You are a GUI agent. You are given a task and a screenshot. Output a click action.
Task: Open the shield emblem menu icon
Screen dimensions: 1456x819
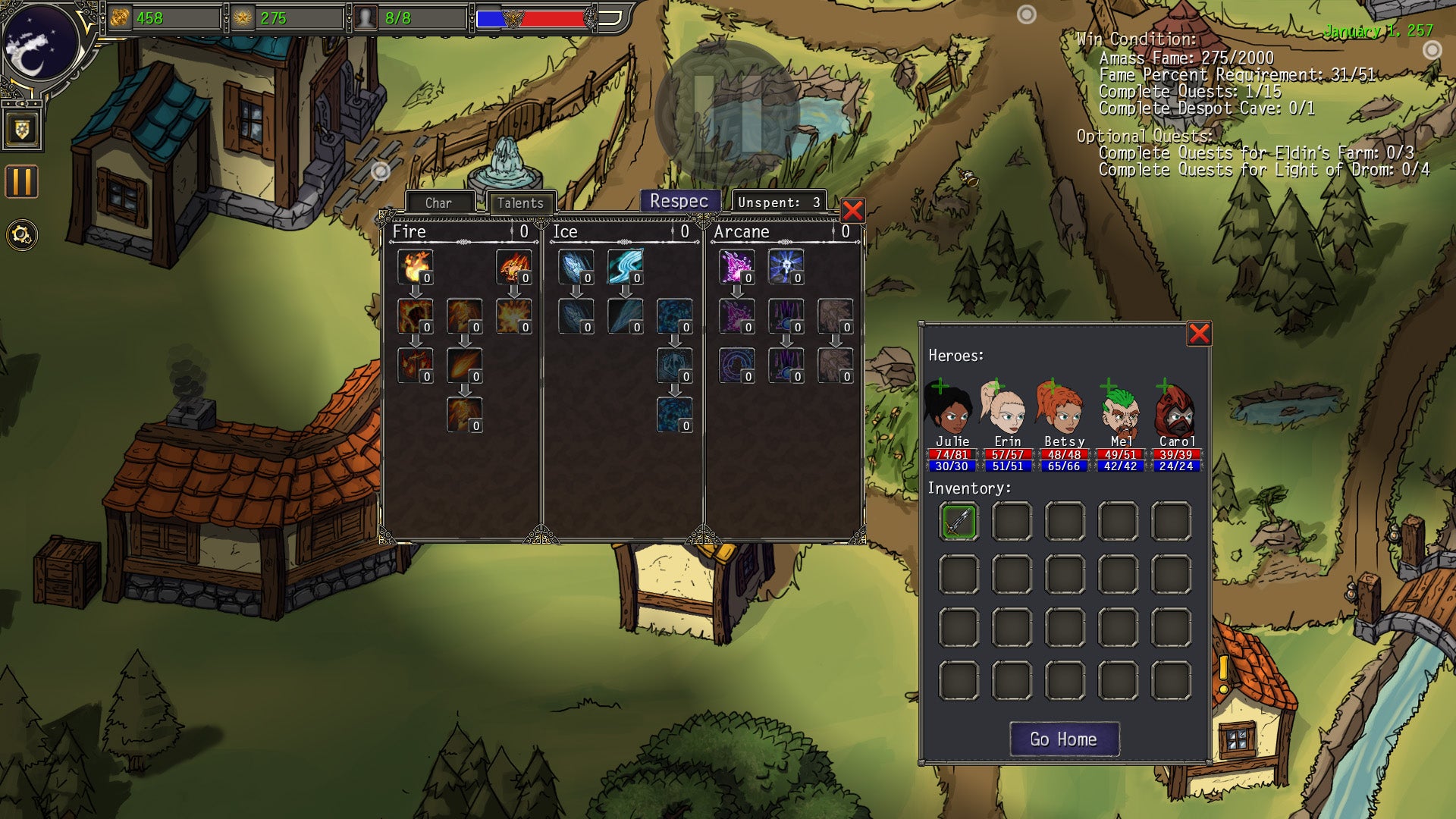click(x=21, y=130)
